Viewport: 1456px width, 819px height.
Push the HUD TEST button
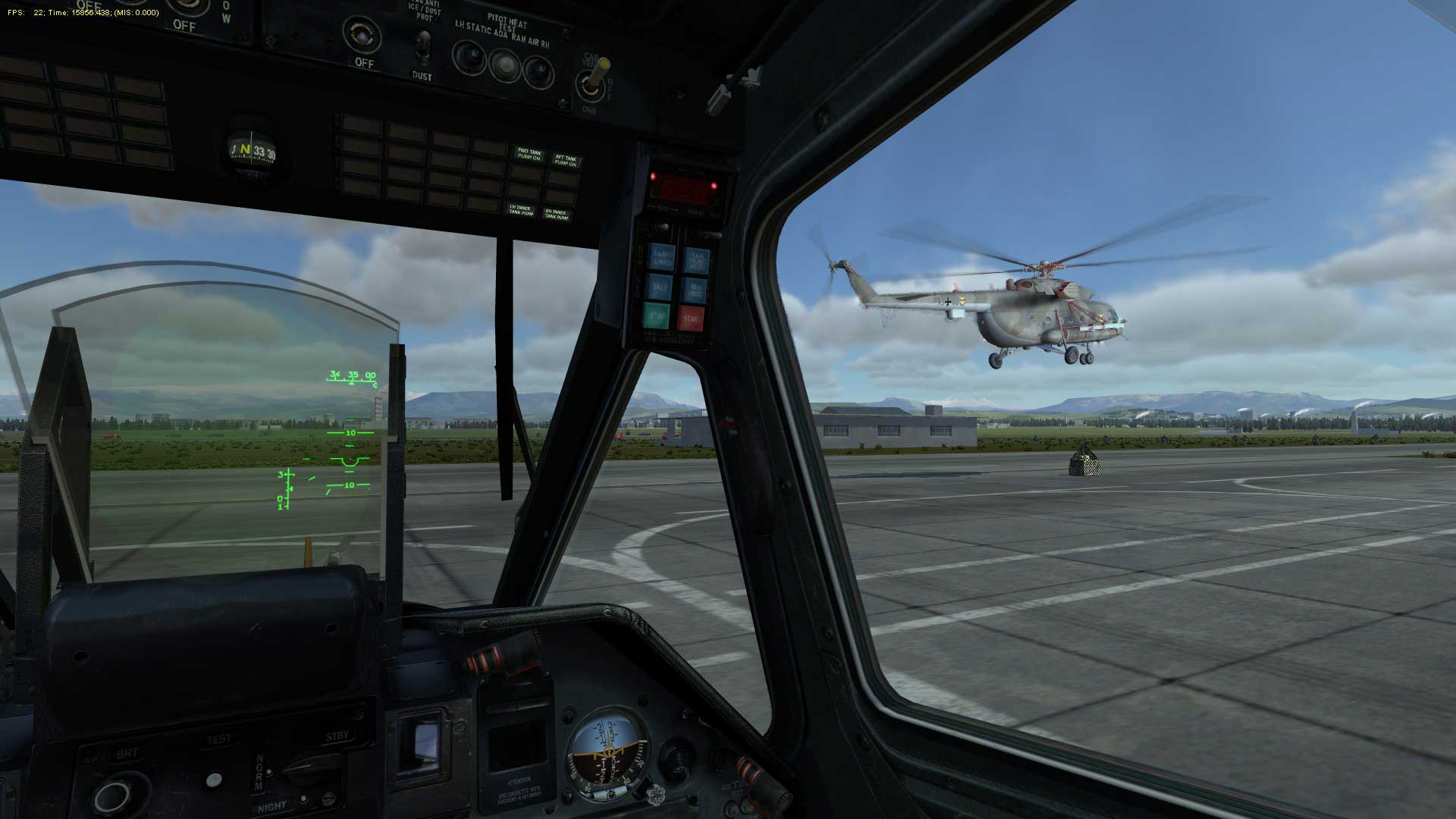pyautogui.click(x=215, y=780)
